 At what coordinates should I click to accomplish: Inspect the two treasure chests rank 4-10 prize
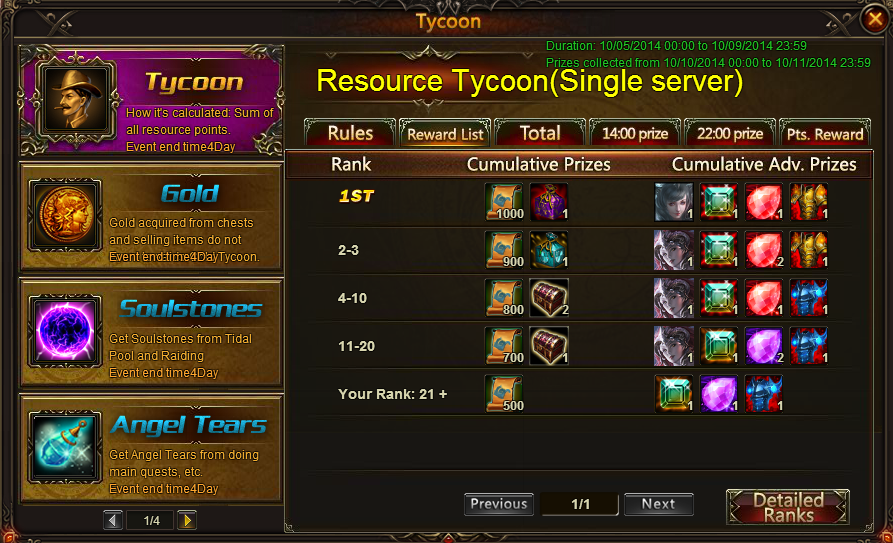pos(548,297)
